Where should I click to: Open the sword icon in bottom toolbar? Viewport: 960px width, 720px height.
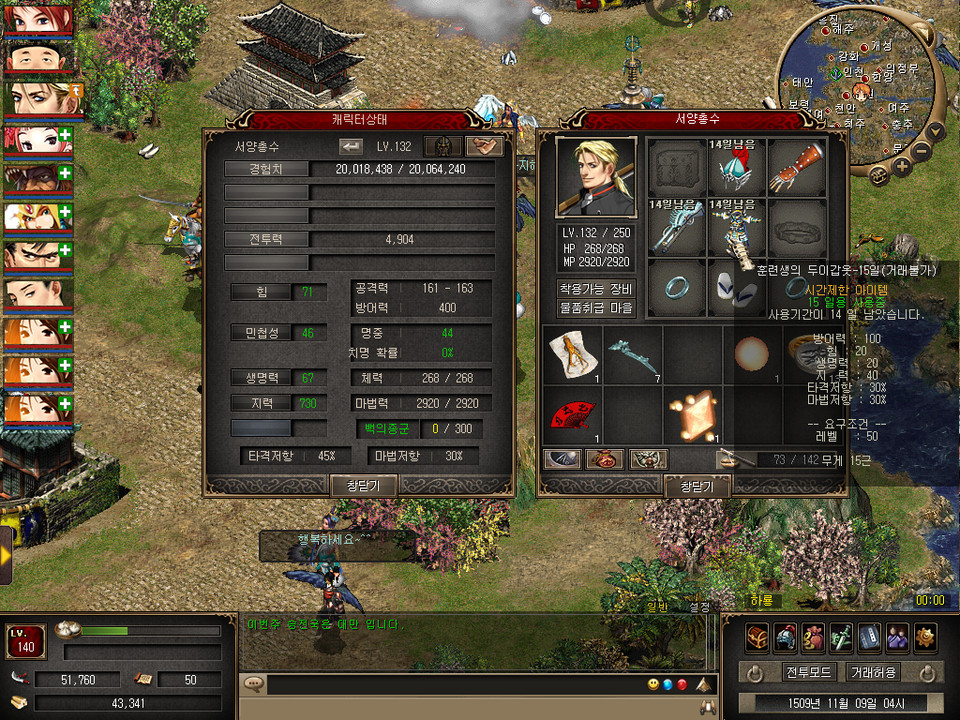[x=842, y=637]
